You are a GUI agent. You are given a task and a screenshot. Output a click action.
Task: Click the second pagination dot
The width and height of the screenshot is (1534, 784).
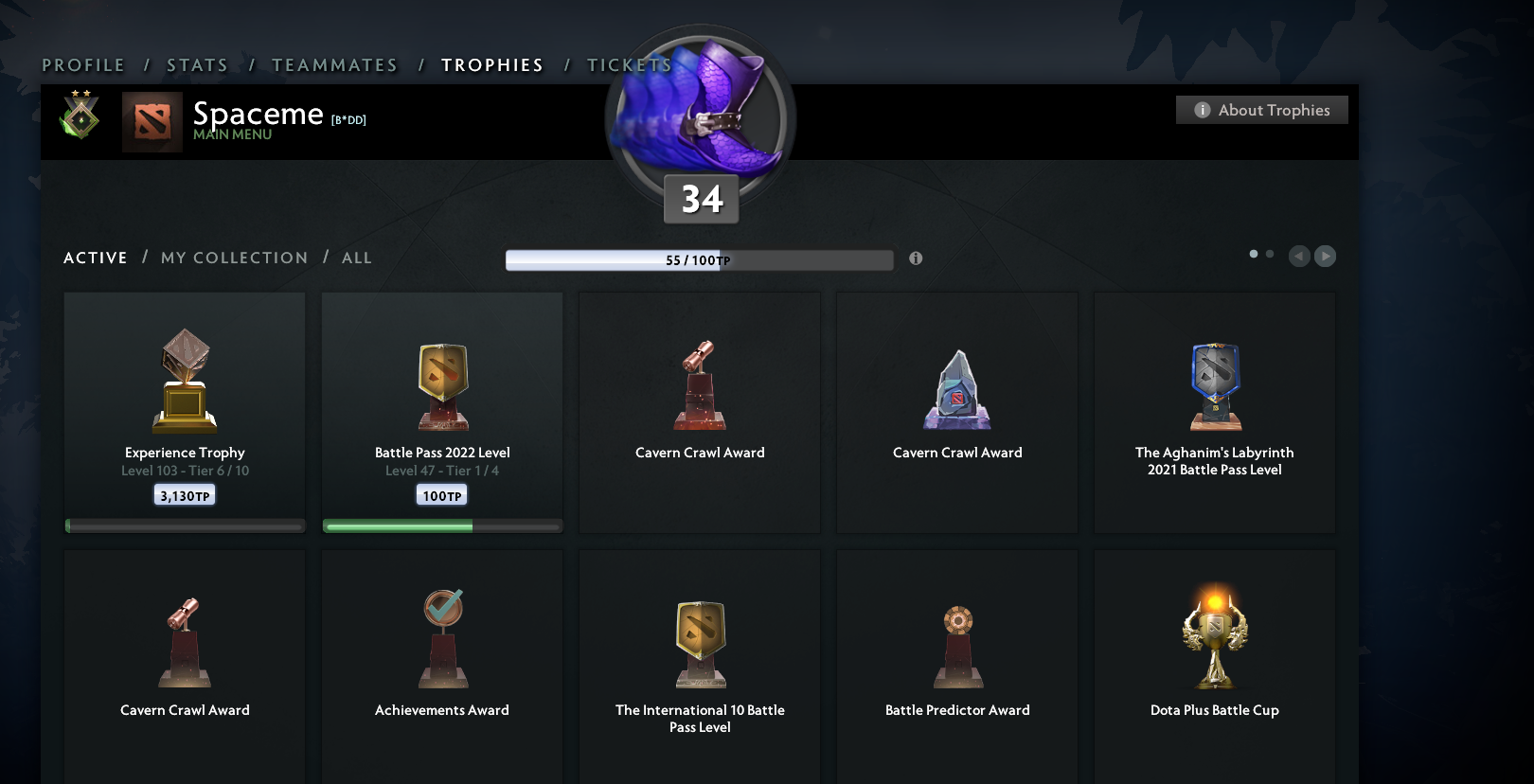click(1270, 253)
